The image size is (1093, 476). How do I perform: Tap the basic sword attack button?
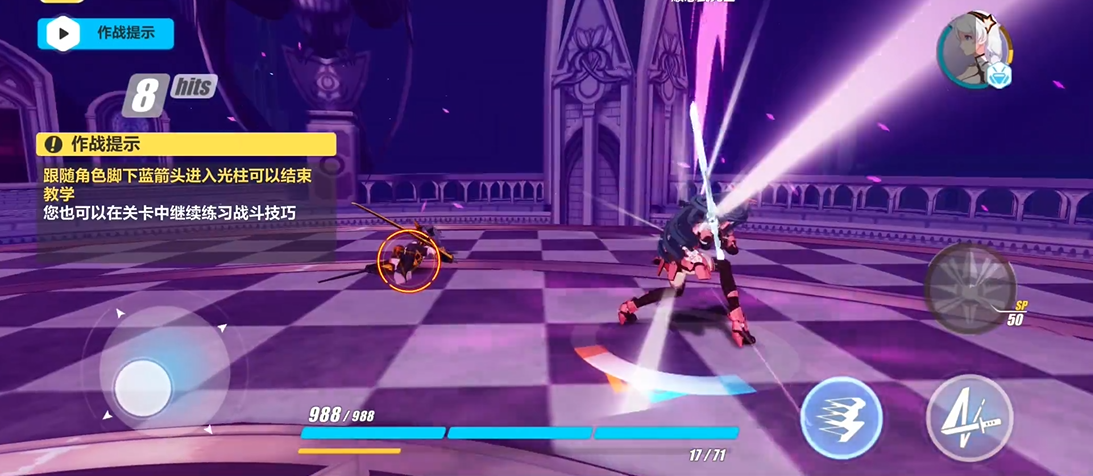969,419
